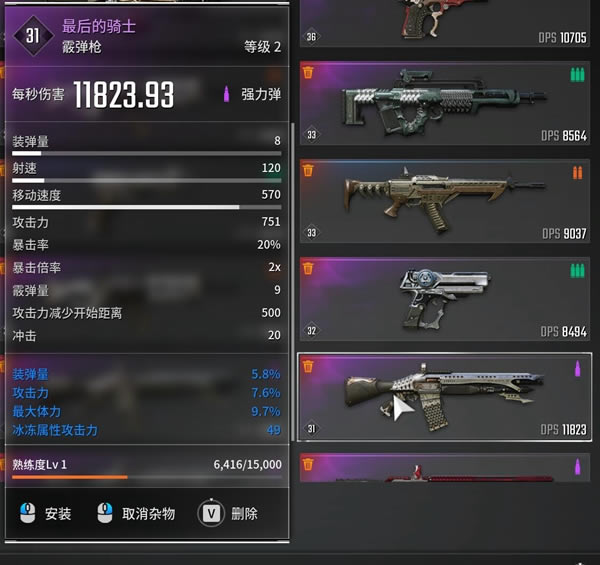Screen dimensions: 600x565
Task: Select the level 33 weapon with DPS 8564
Action: click(444, 104)
